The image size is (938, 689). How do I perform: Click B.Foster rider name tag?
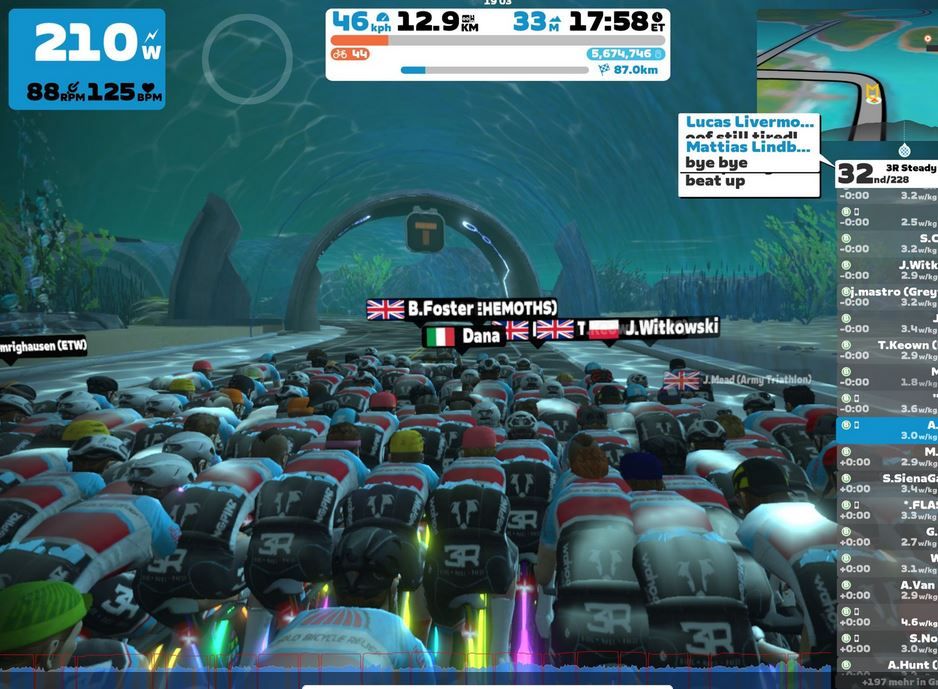pos(462,309)
